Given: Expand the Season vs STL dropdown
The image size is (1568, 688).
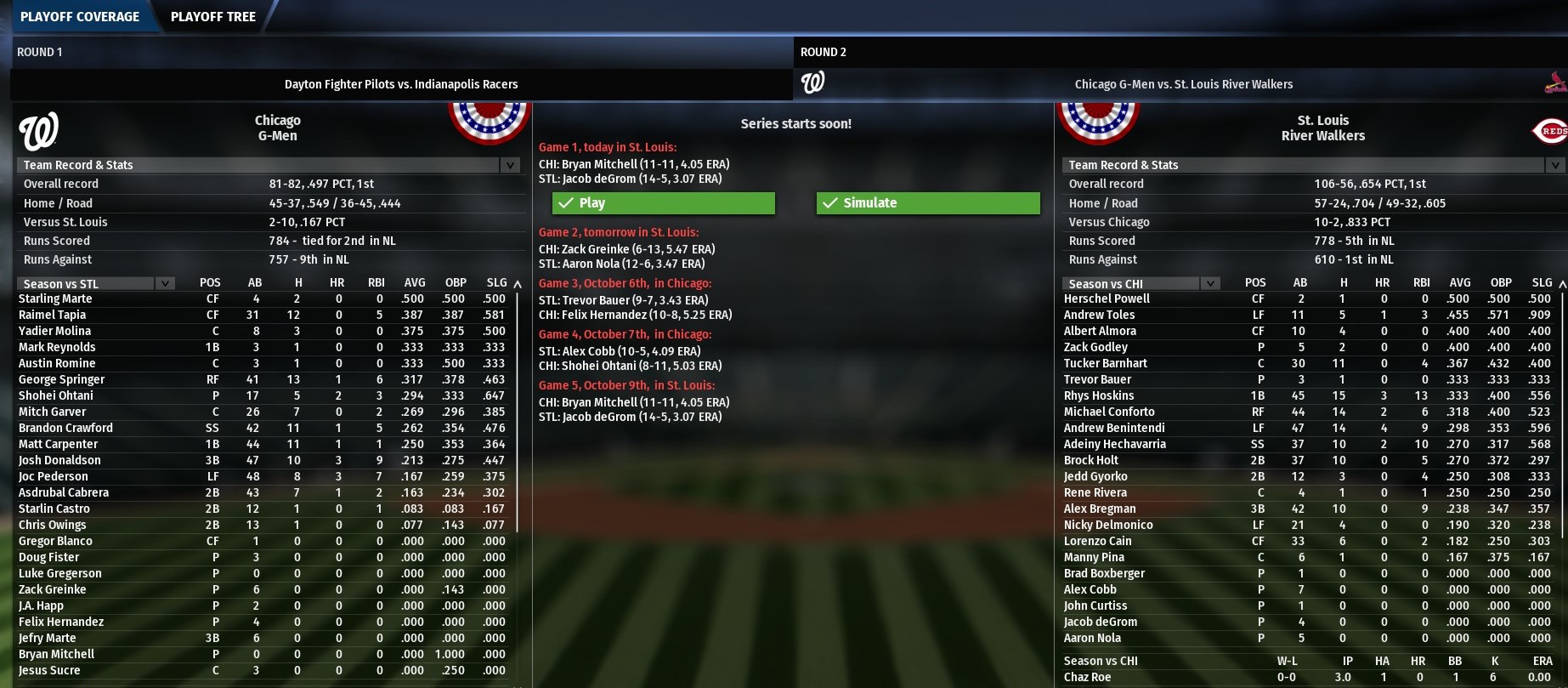Looking at the screenshot, I should [x=165, y=283].
